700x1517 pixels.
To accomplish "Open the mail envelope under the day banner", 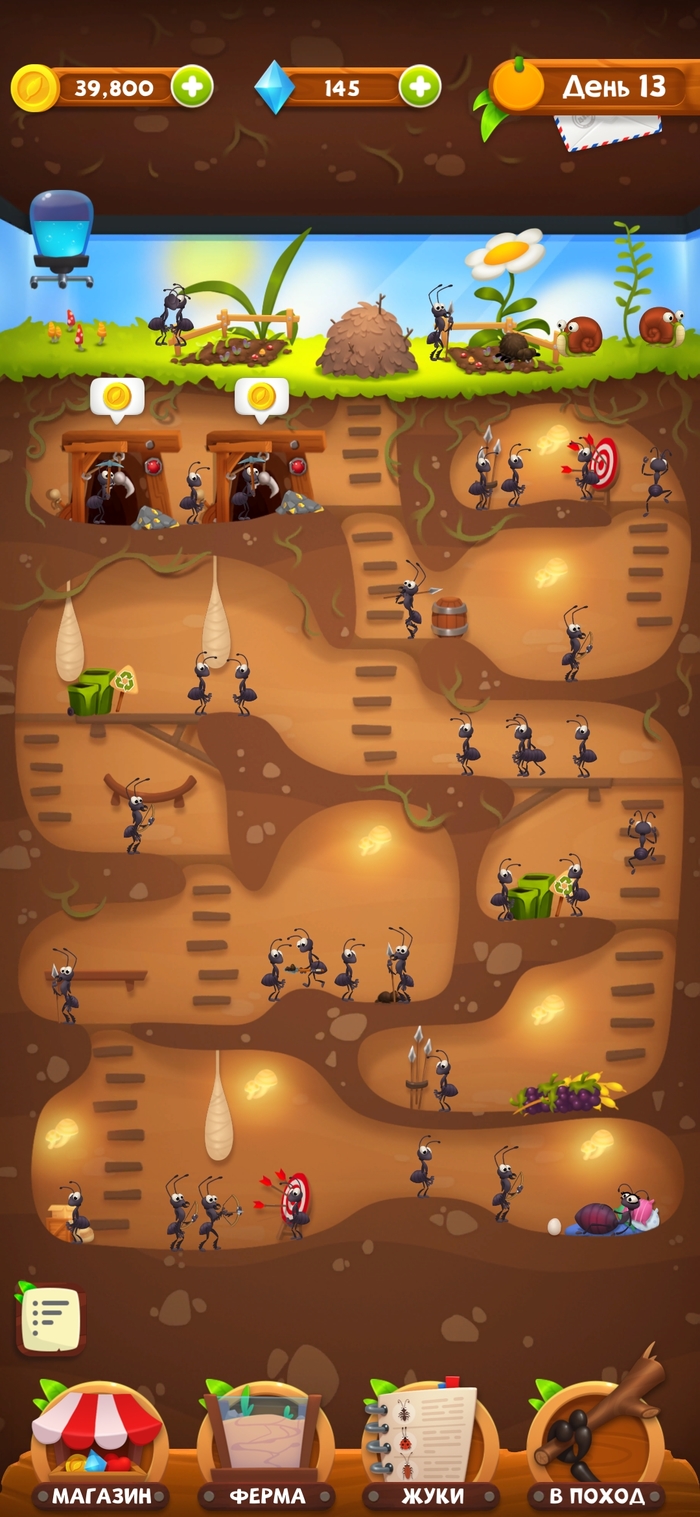I will (x=607, y=131).
